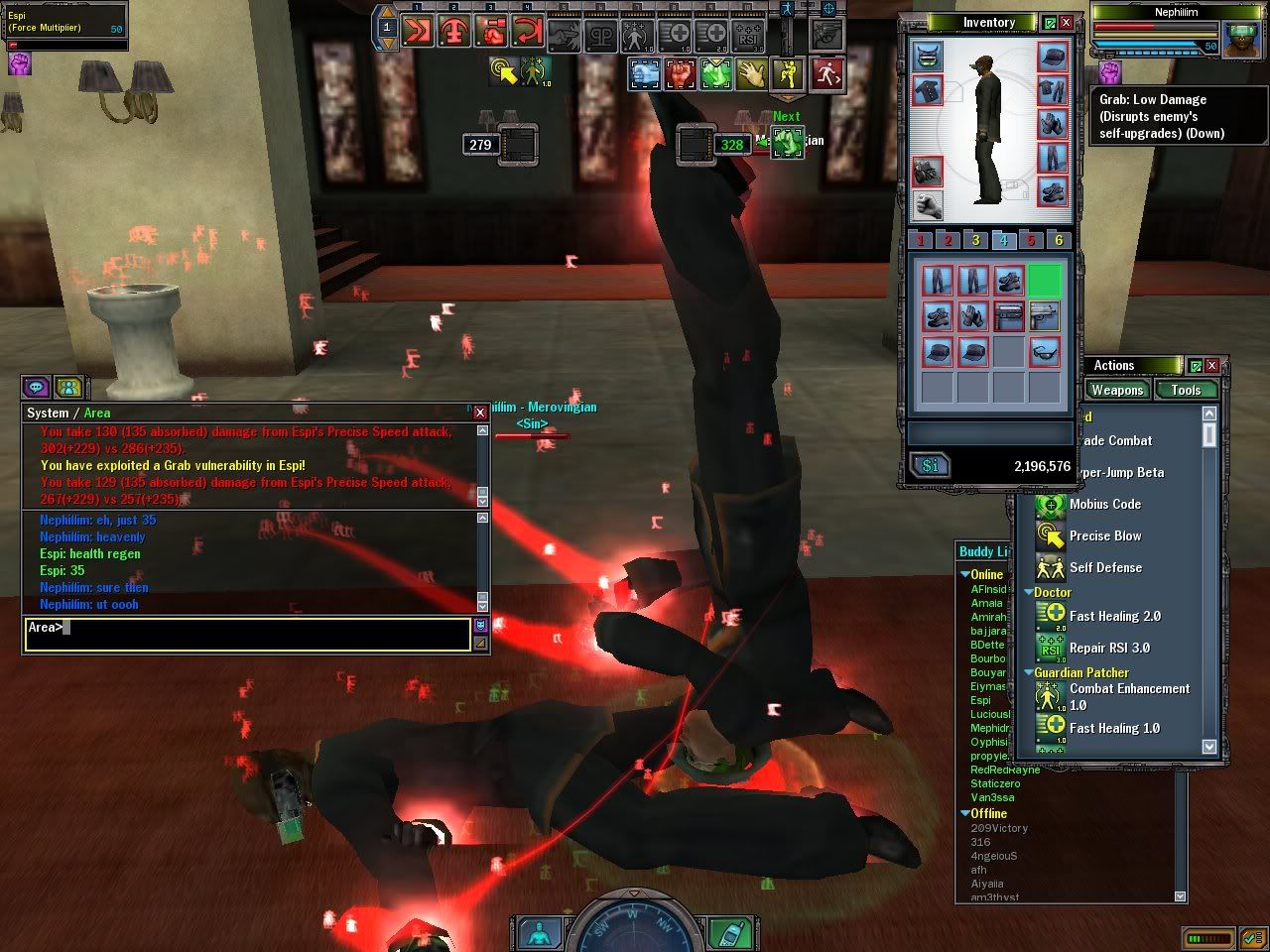This screenshot has height=952, width=1270.
Task: Switch to inventory tab 6
Action: pos(1059,240)
